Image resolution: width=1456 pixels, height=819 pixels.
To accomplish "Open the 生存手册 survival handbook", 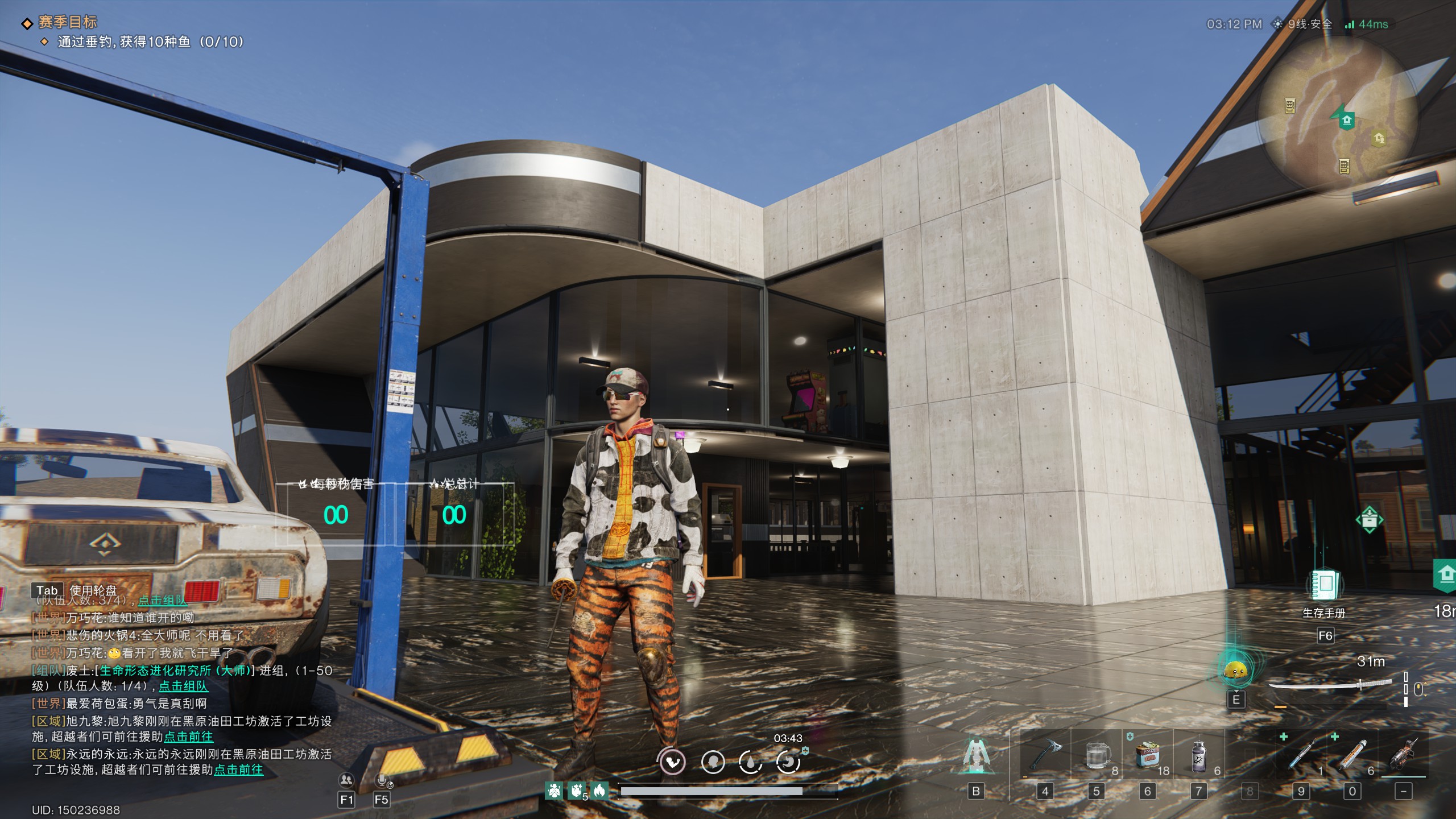I will pyautogui.click(x=1324, y=586).
